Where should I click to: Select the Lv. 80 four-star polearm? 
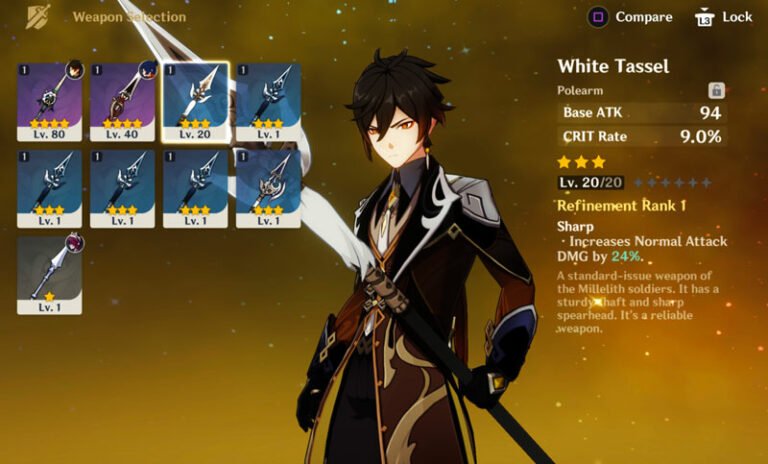[x=50, y=100]
